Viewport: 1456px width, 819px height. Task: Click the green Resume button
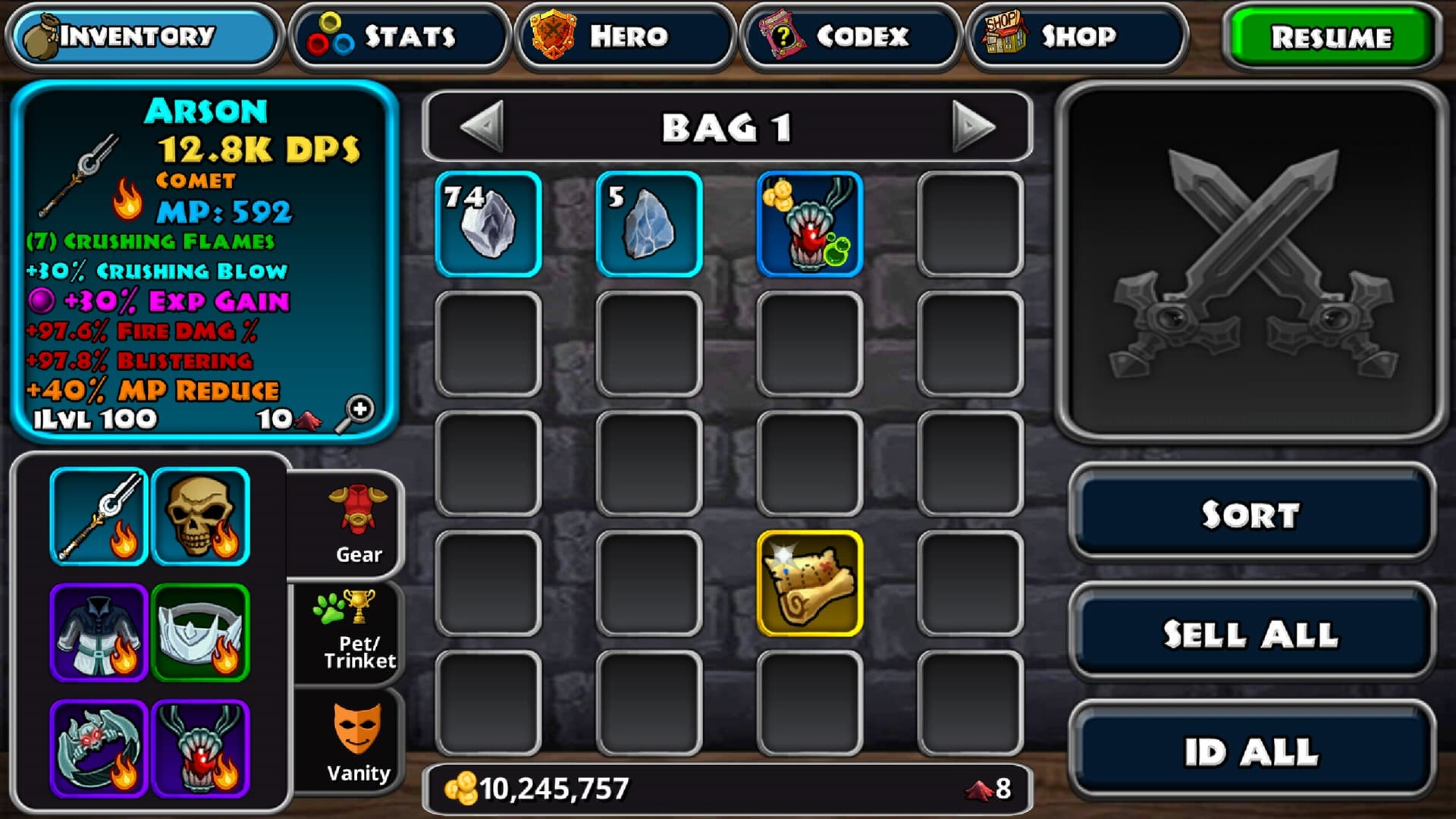[x=1331, y=37]
